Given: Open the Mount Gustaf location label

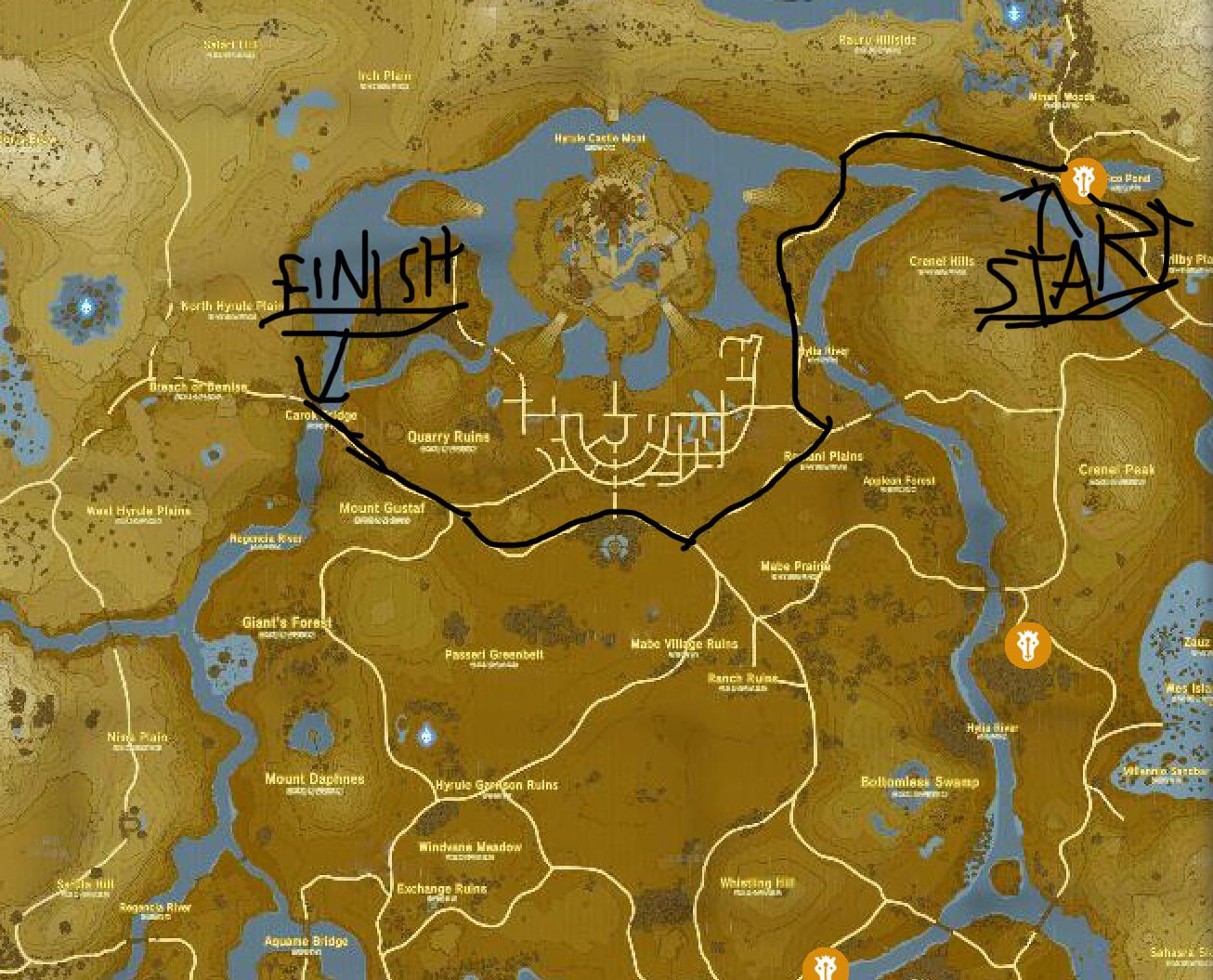Looking at the screenshot, I should click(x=382, y=509).
